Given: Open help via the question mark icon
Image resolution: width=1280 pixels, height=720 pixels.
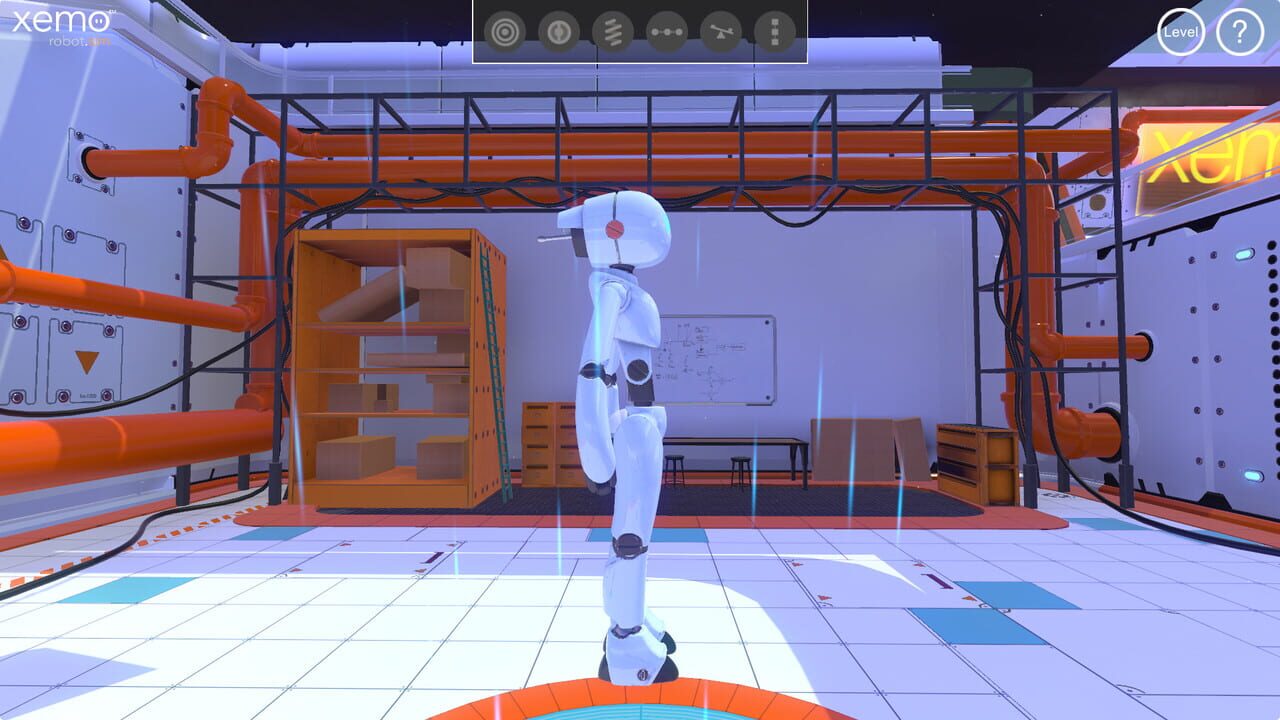Looking at the screenshot, I should (1240, 31).
